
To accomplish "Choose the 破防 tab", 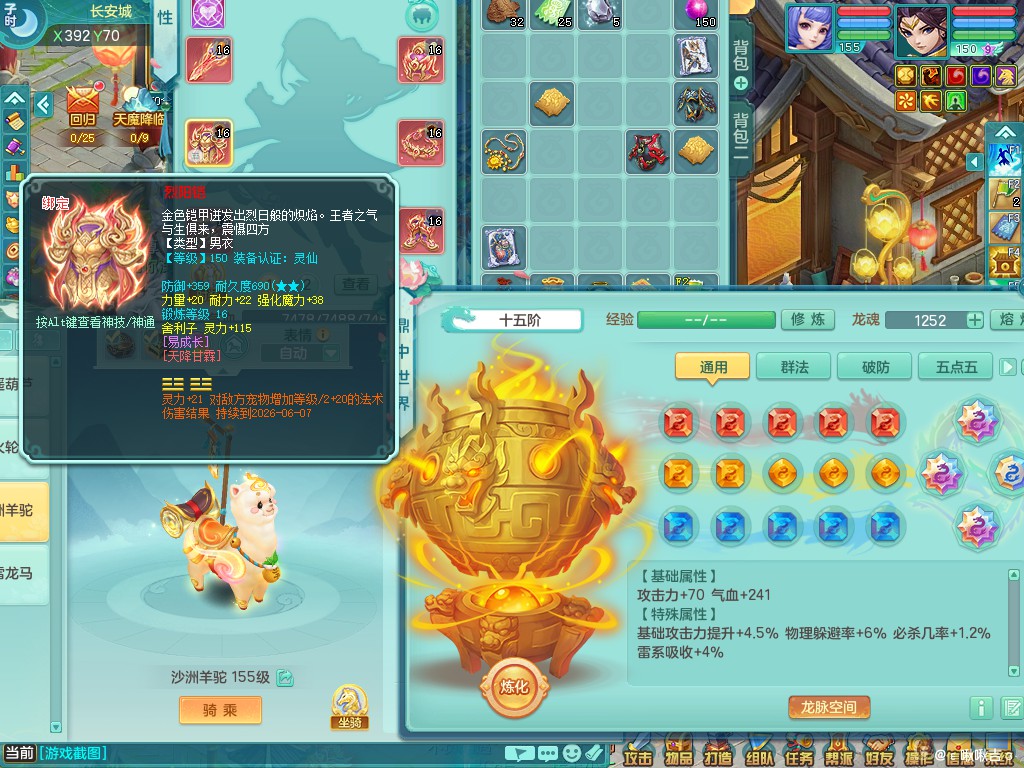I will click(875, 367).
